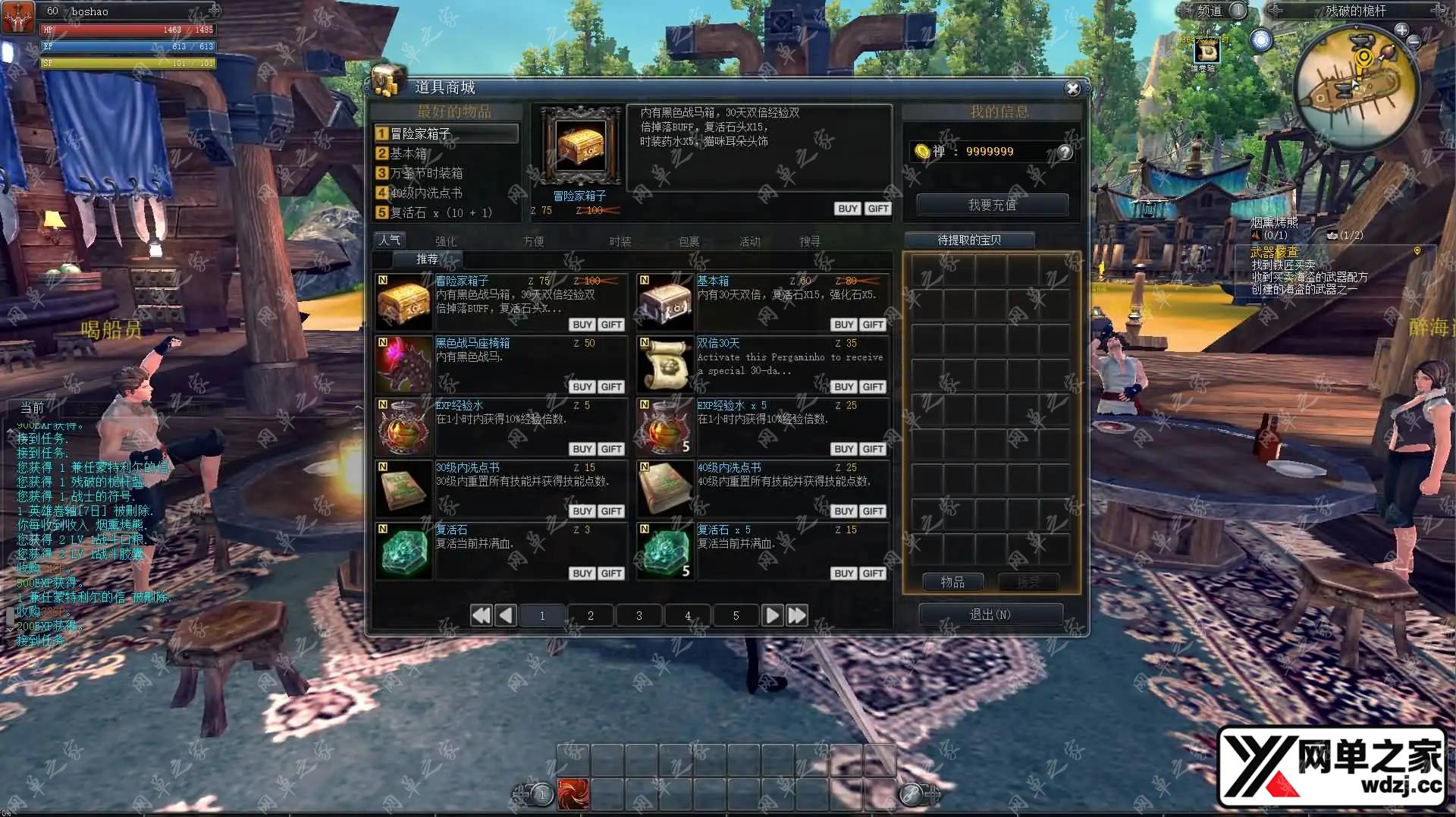
Task: Jump to the last shop page
Action: coord(797,615)
